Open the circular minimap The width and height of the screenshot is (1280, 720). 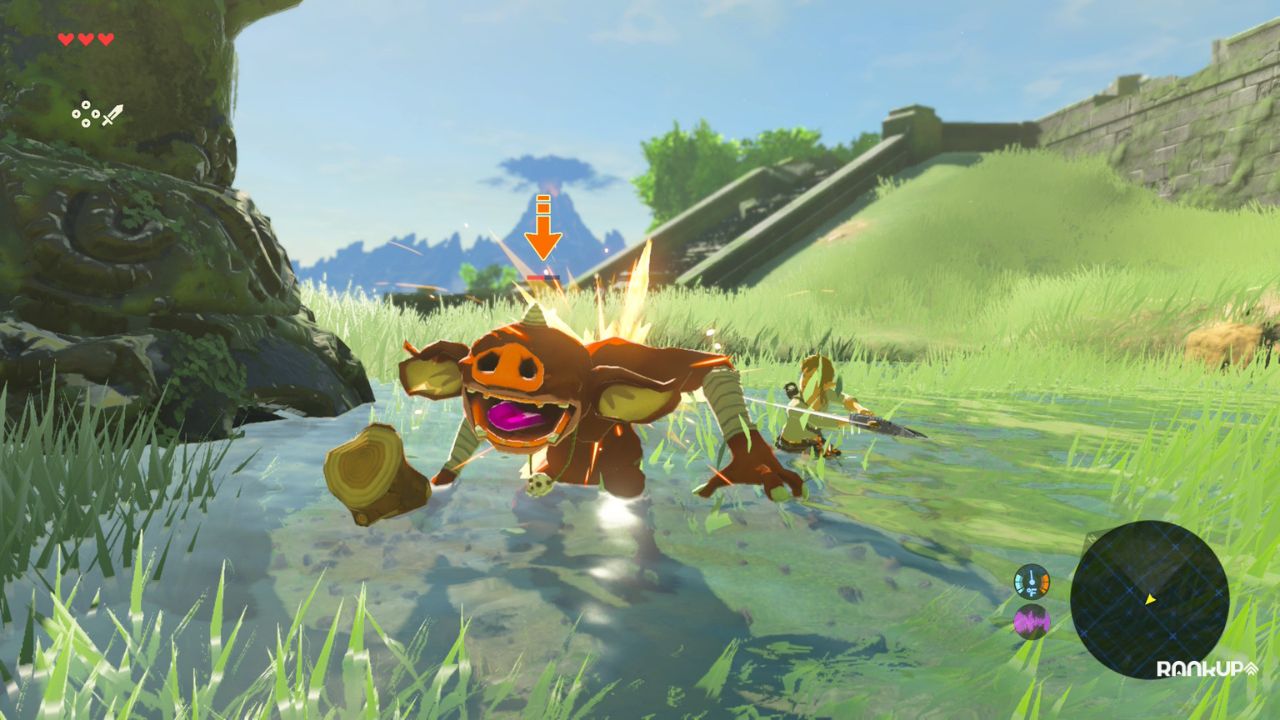tap(1149, 599)
